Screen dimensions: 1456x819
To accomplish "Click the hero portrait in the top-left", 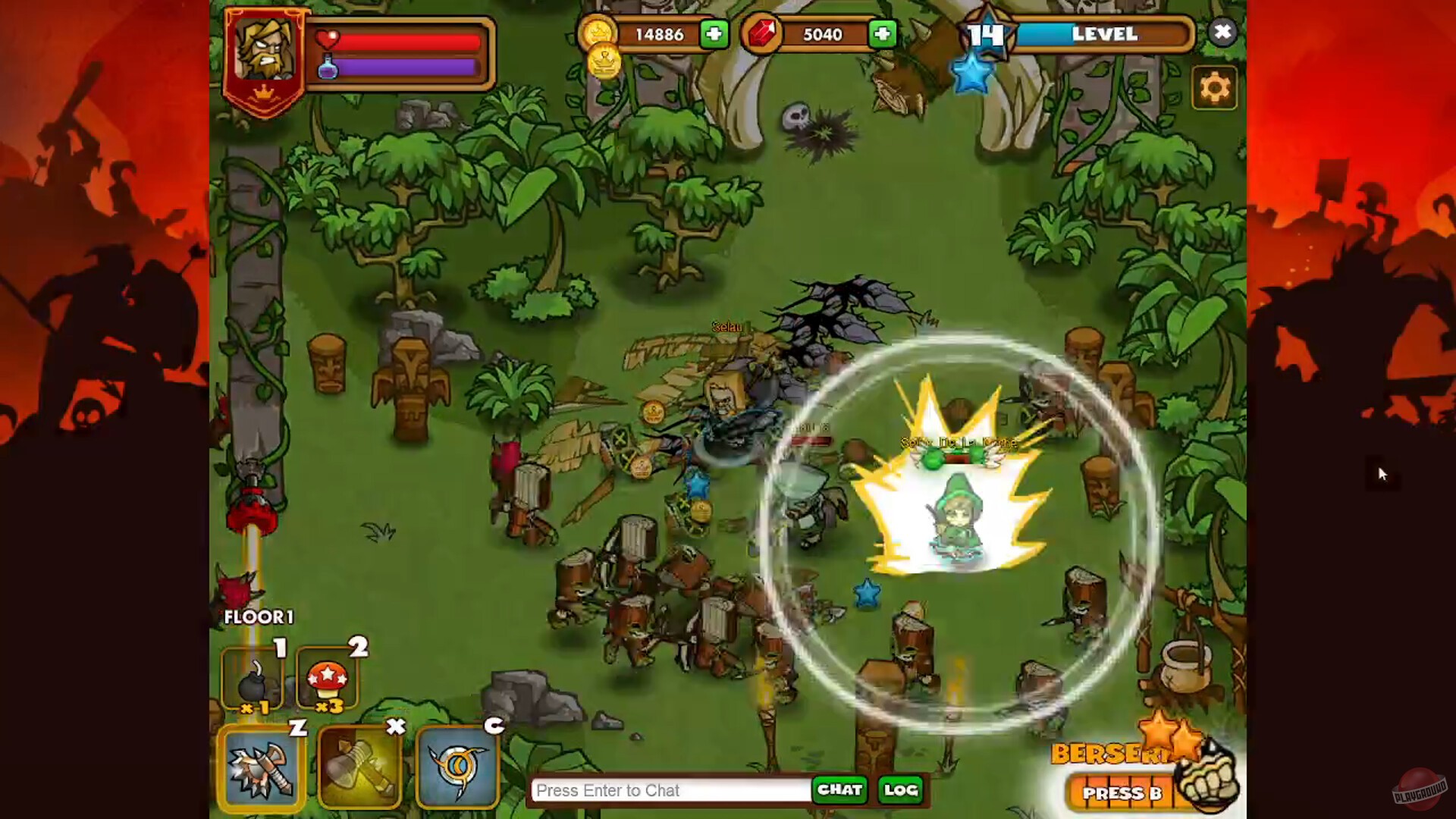I will [267, 49].
